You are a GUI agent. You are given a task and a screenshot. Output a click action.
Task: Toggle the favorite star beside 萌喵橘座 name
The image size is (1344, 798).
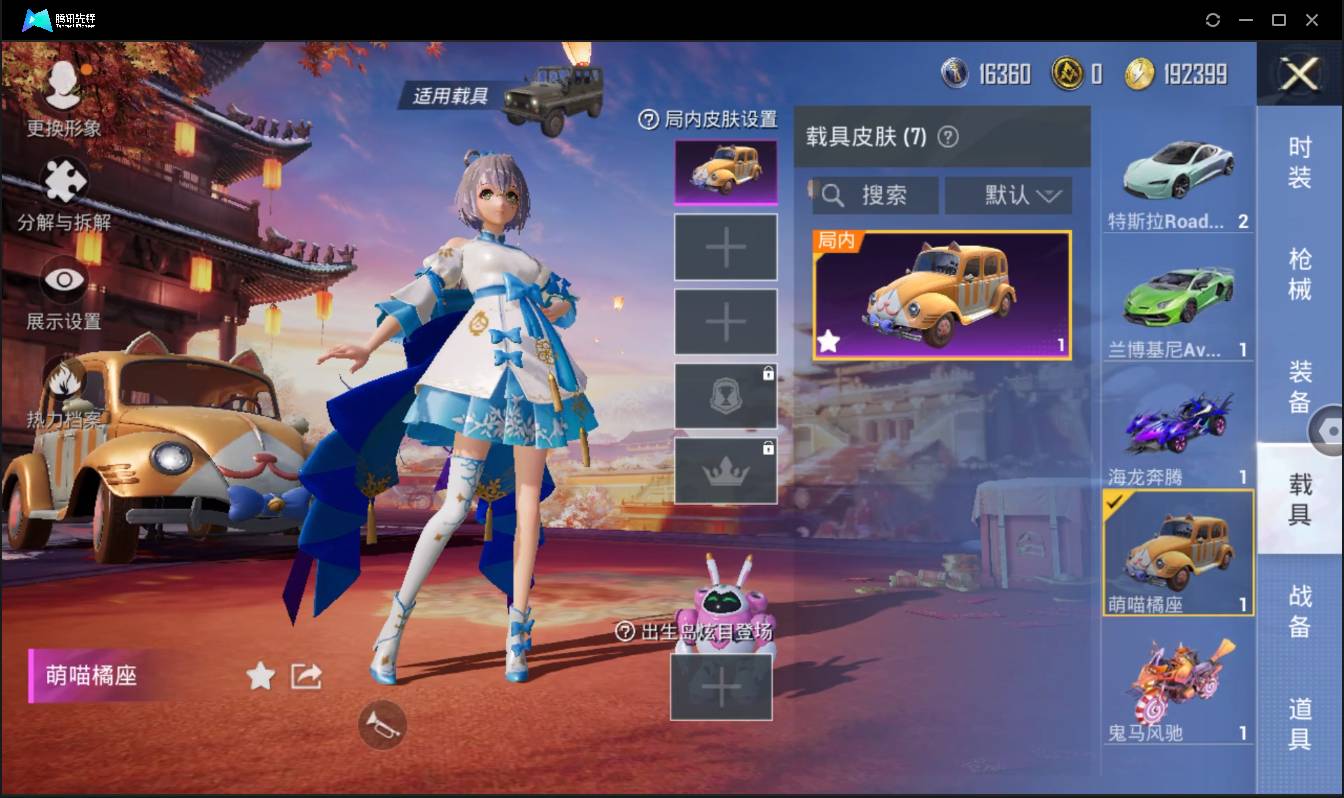pyautogui.click(x=259, y=676)
